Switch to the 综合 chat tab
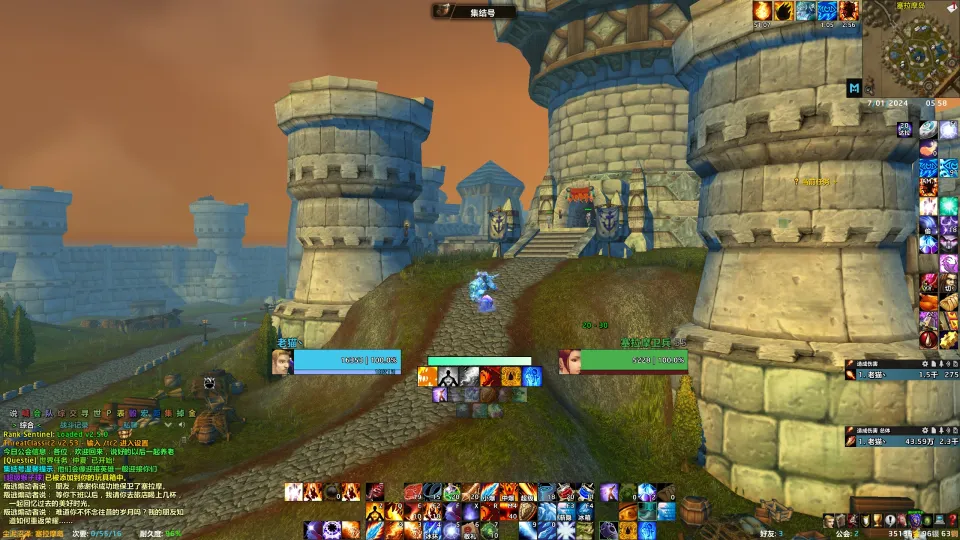960x540 pixels. coord(27,425)
